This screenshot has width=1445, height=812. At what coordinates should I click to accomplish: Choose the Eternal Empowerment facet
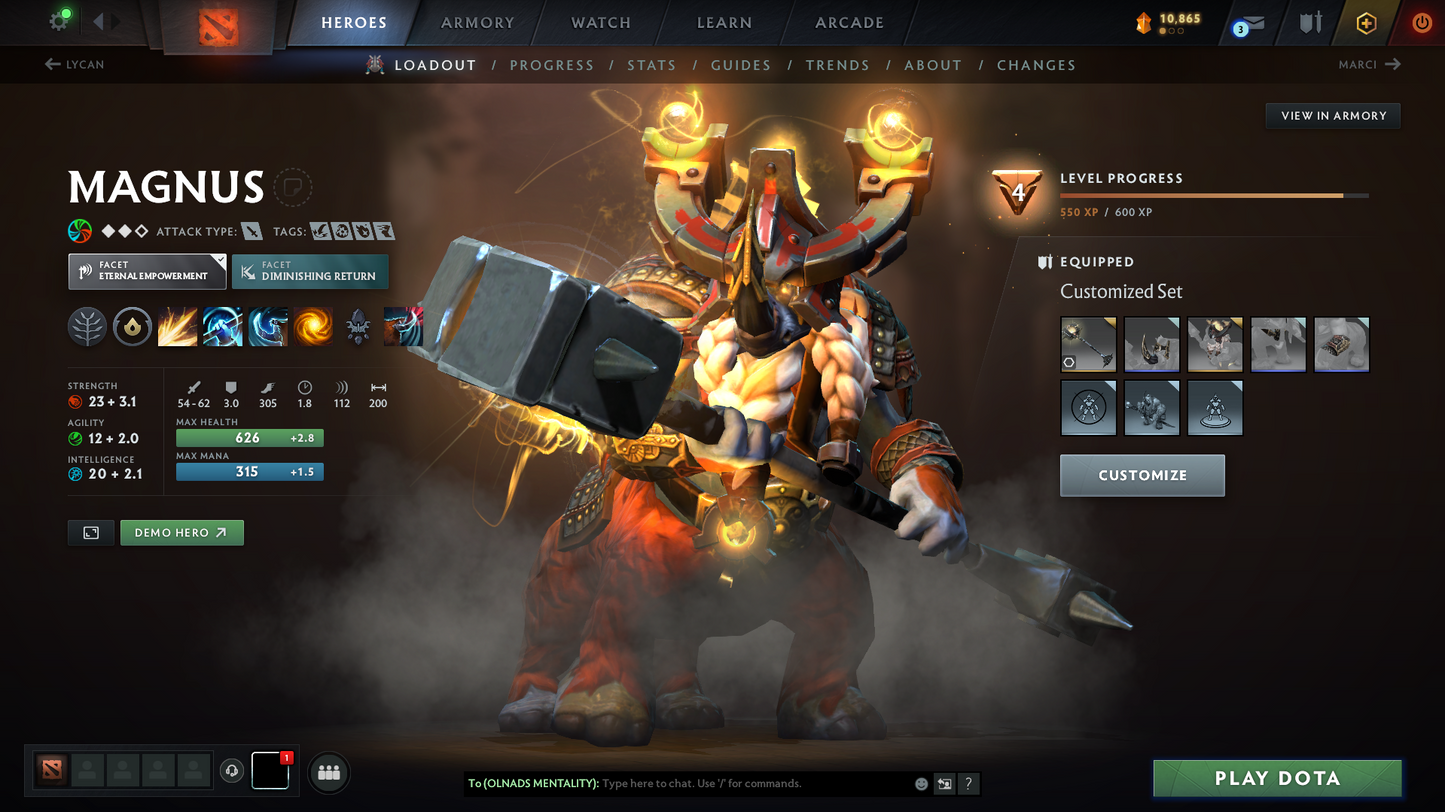[x=147, y=271]
